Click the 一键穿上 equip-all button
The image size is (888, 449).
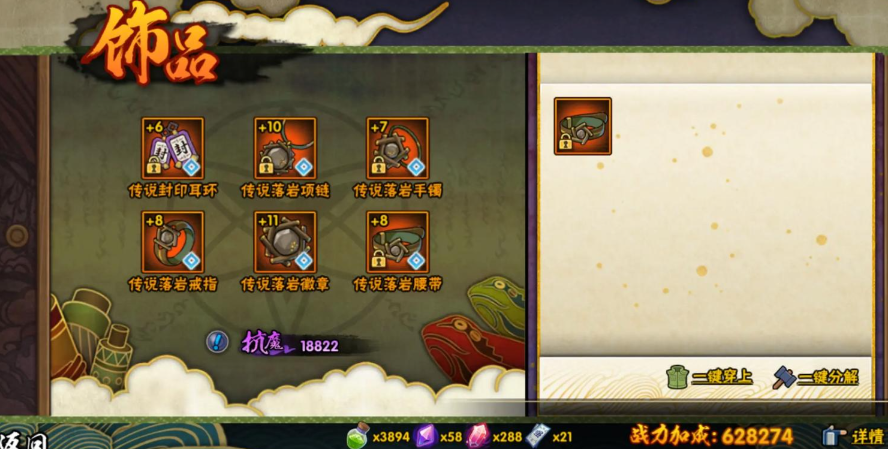[x=710, y=378]
